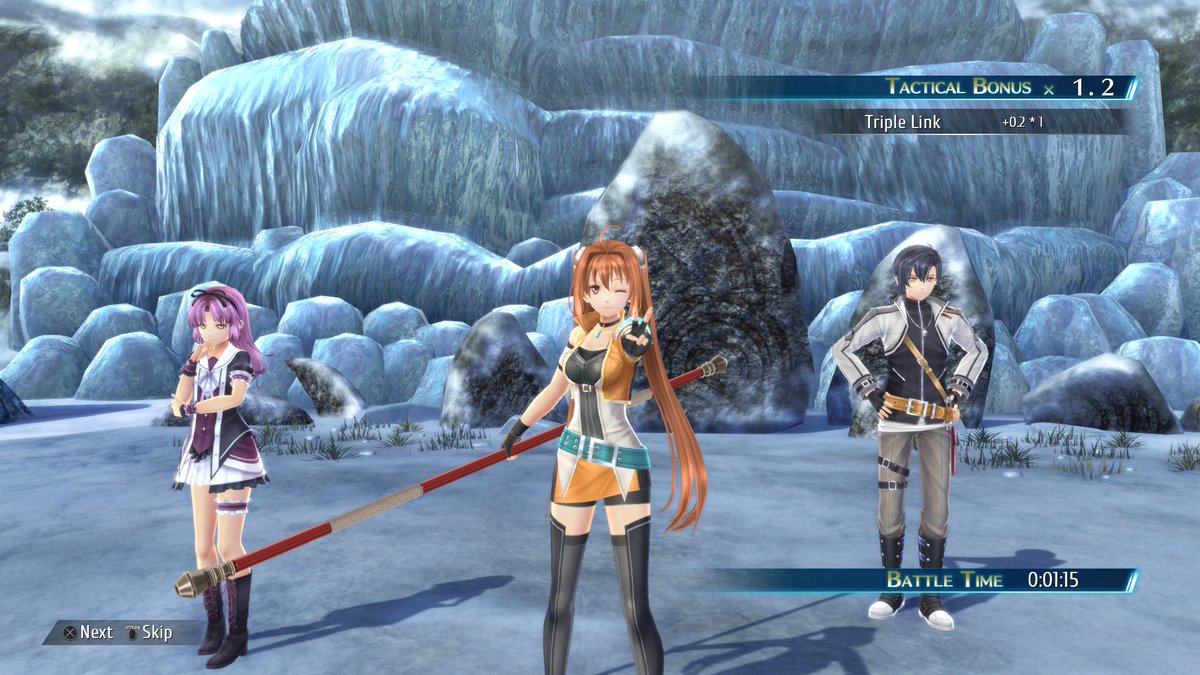Skip the battle results sequence

pos(148,632)
